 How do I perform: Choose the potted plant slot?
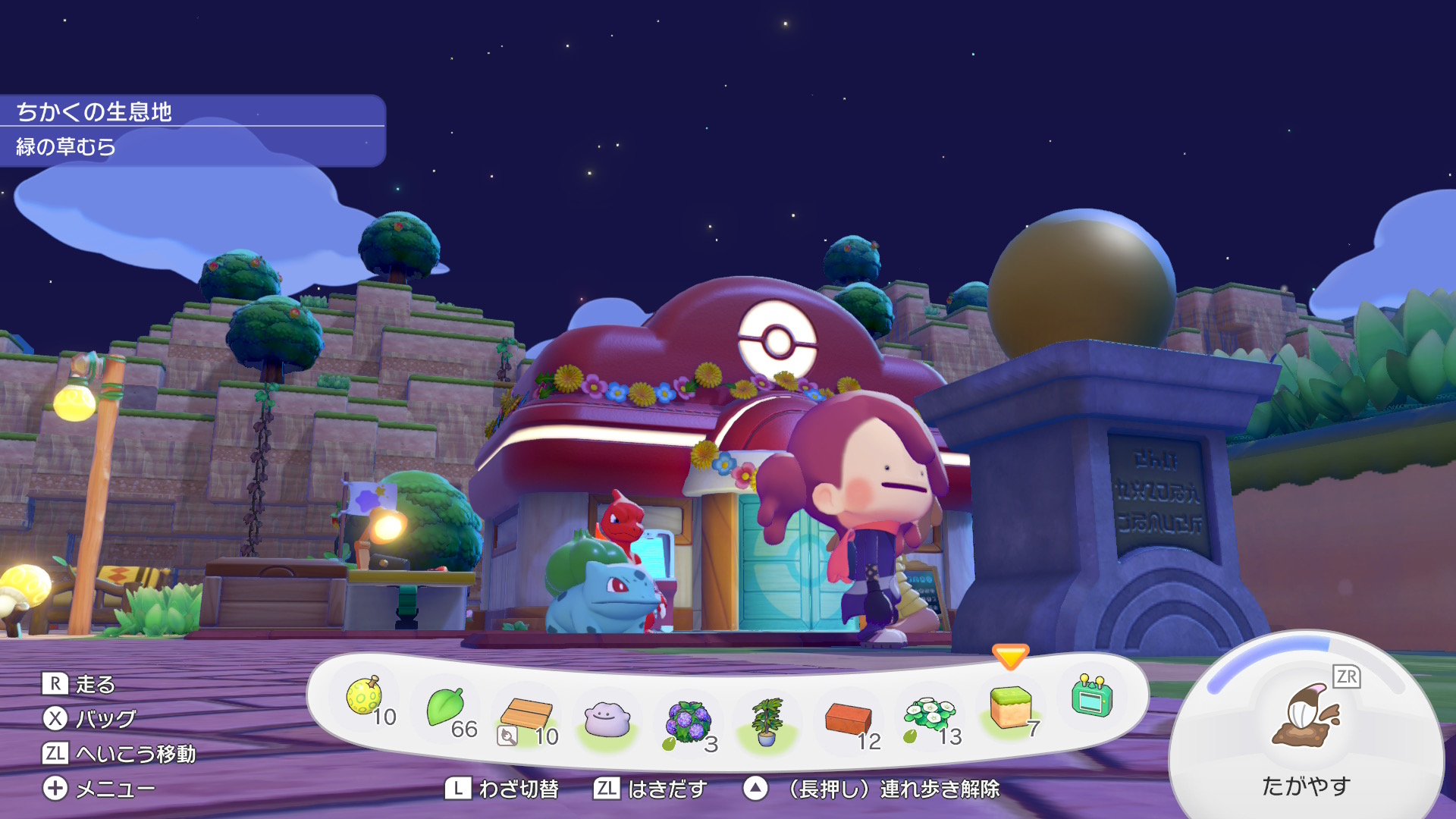(x=767, y=721)
